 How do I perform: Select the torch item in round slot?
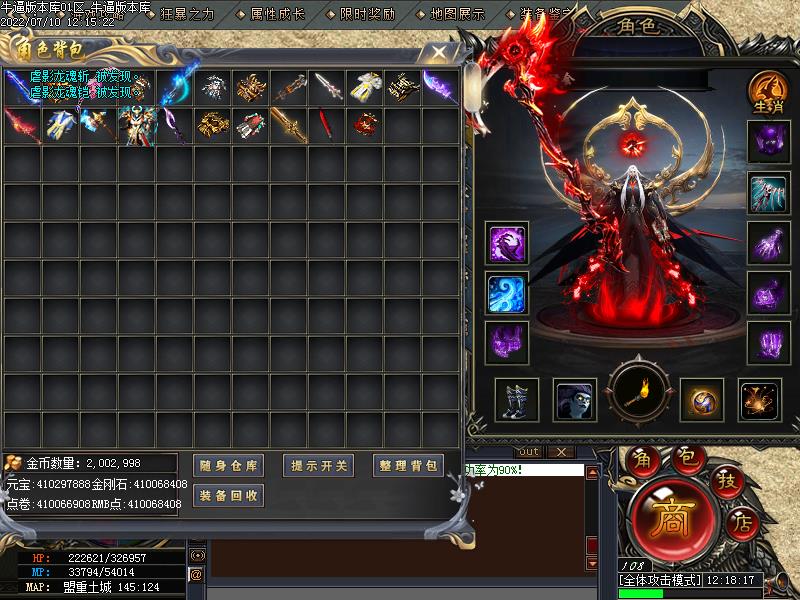641,394
